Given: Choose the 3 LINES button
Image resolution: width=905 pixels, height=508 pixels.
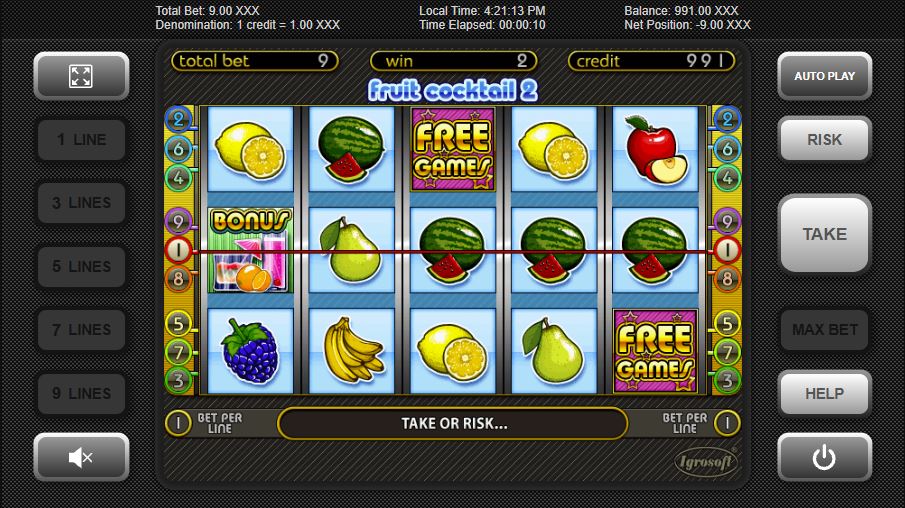Looking at the screenshot, I should [x=81, y=203].
